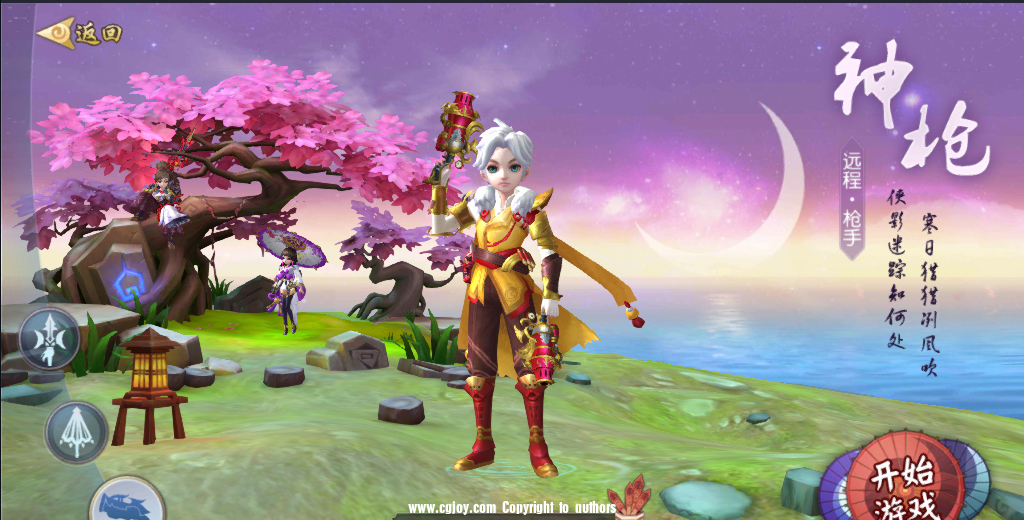This screenshot has width=1024, height=520.
Task: Select the double-crescent spear class icon
Action: click(x=49, y=338)
